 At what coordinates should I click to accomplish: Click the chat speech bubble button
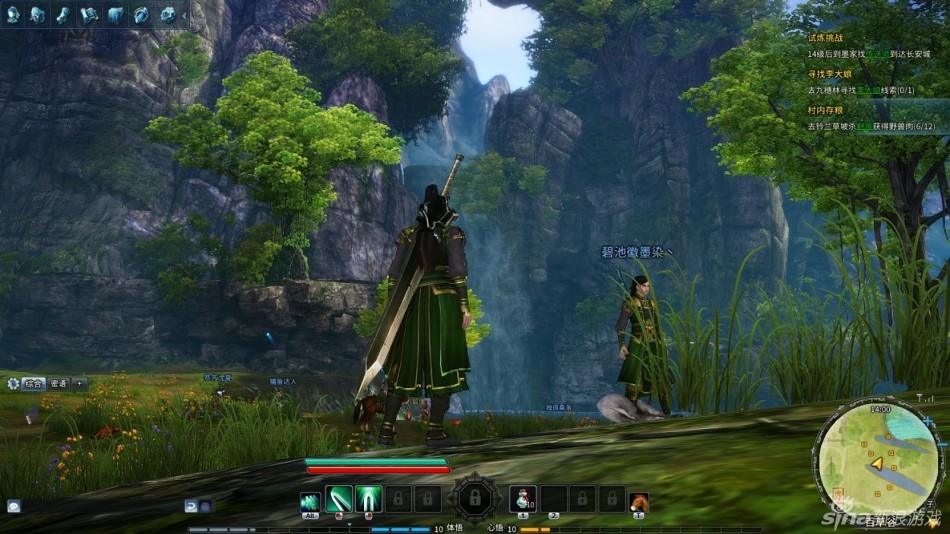point(13,506)
